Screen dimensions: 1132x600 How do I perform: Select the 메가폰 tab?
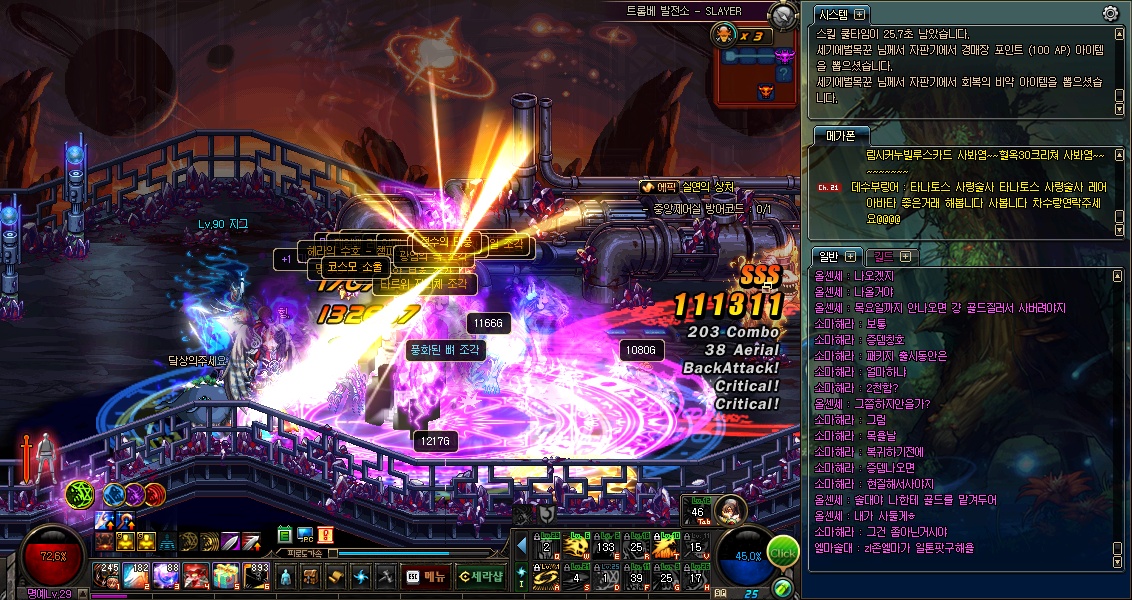pyautogui.click(x=834, y=136)
